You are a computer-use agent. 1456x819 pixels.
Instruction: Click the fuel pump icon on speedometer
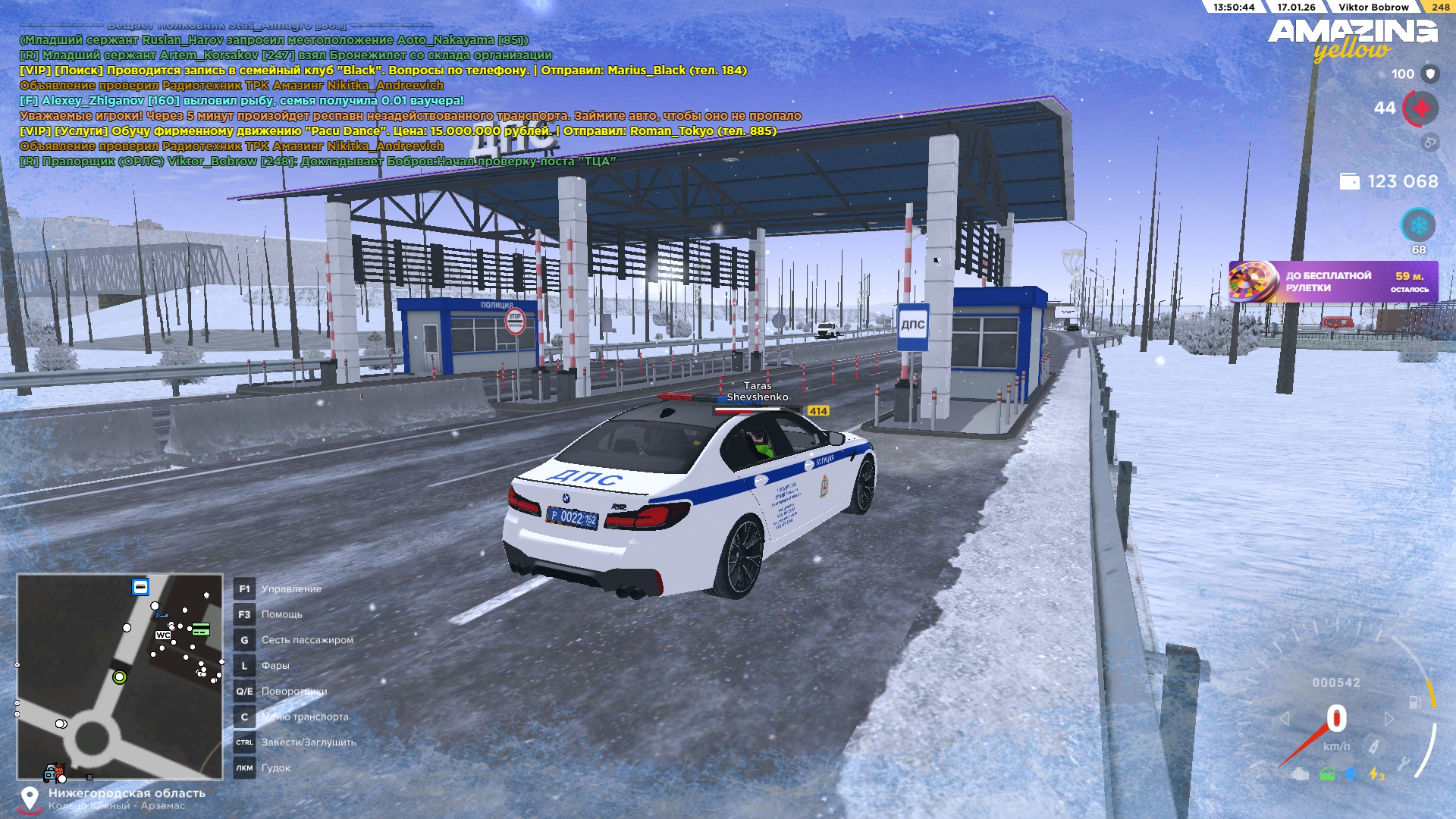coord(1415,702)
